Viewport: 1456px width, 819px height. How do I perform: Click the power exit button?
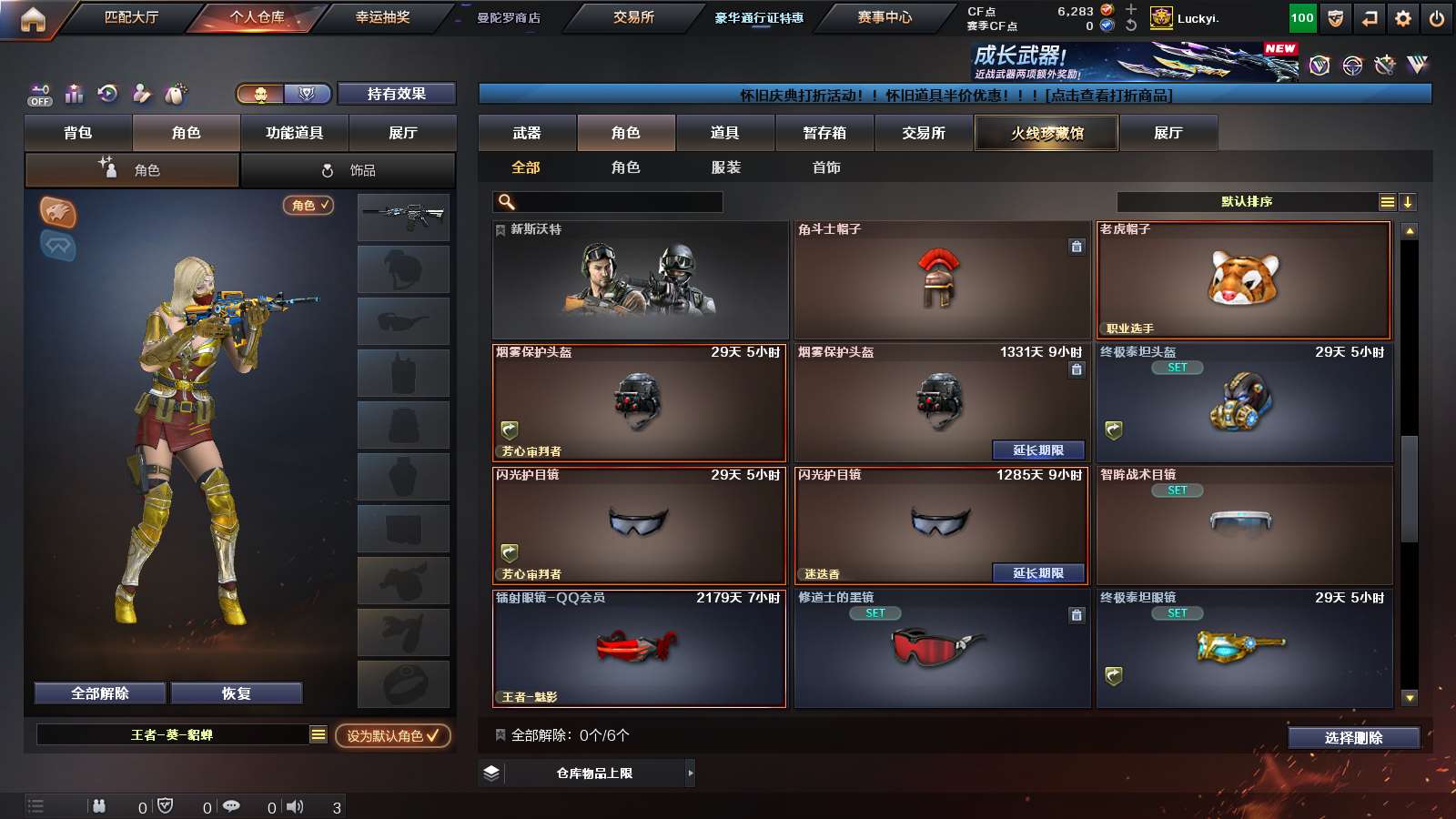1437,18
